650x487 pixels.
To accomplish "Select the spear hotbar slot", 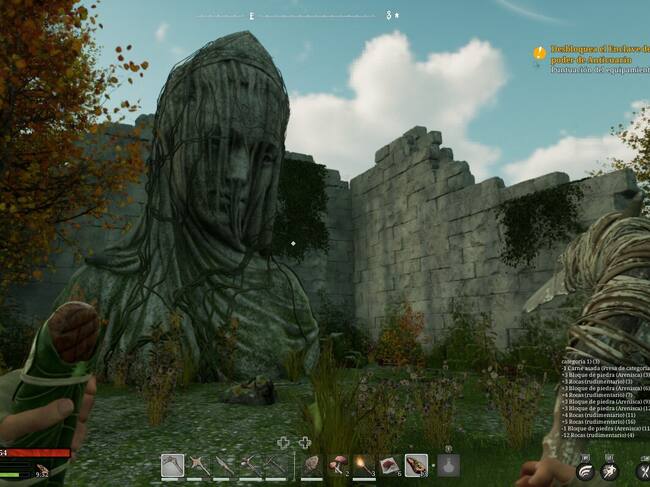I will (x=224, y=465).
